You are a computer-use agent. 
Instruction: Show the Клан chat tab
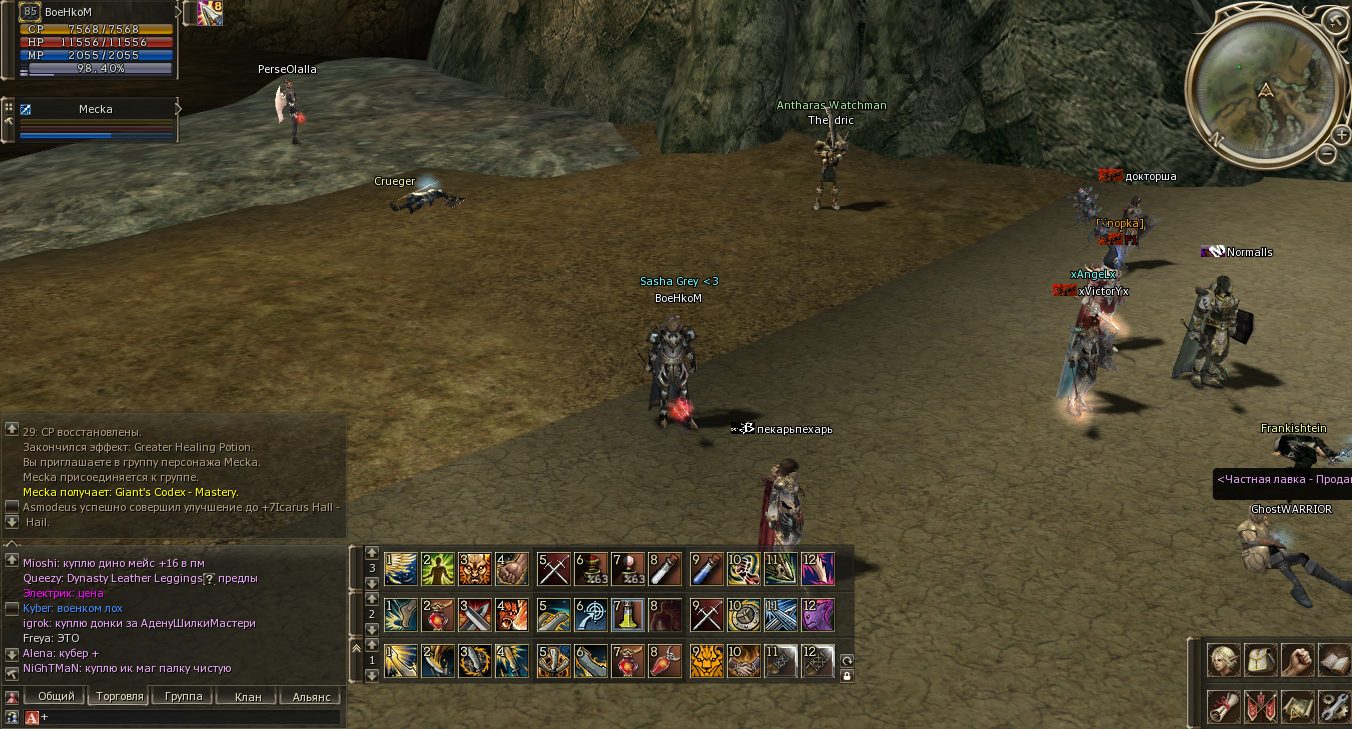[247, 696]
